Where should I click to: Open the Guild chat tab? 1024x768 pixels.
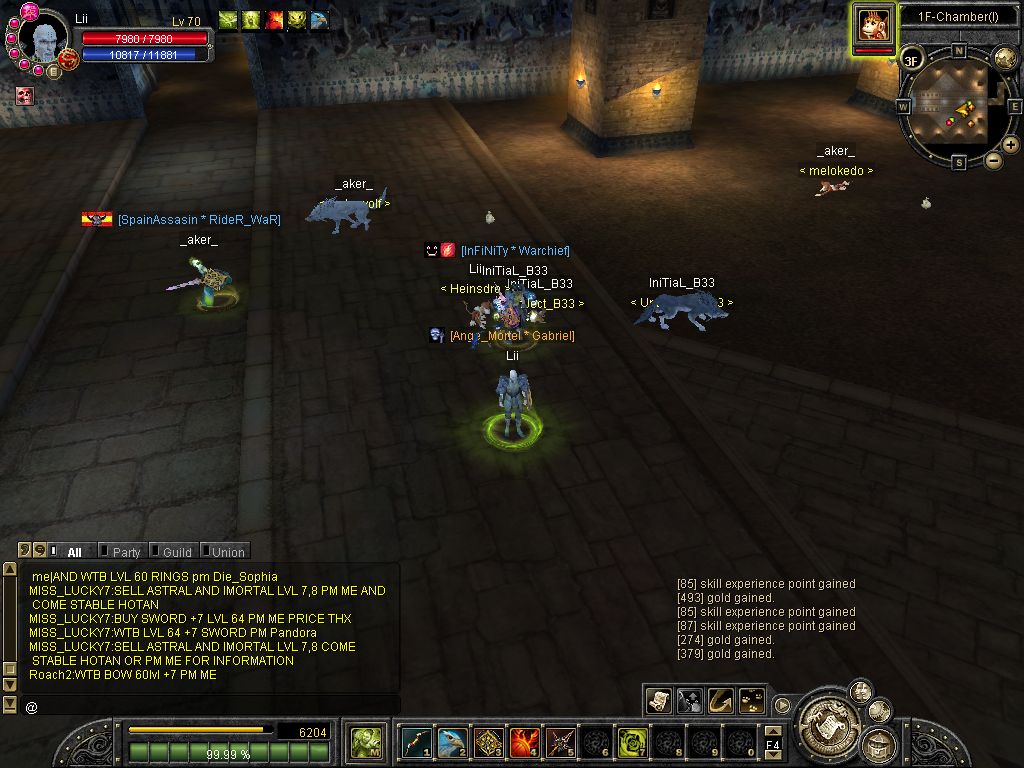click(176, 551)
